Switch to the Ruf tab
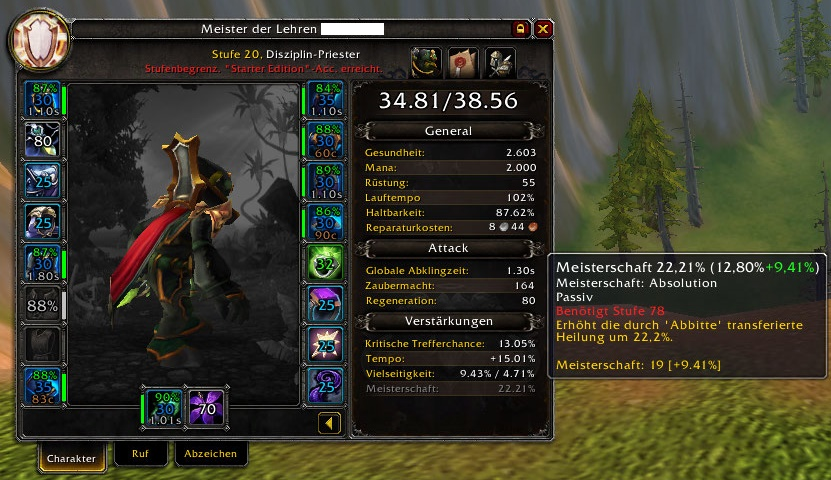This screenshot has height=480, width=831. [x=141, y=454]
